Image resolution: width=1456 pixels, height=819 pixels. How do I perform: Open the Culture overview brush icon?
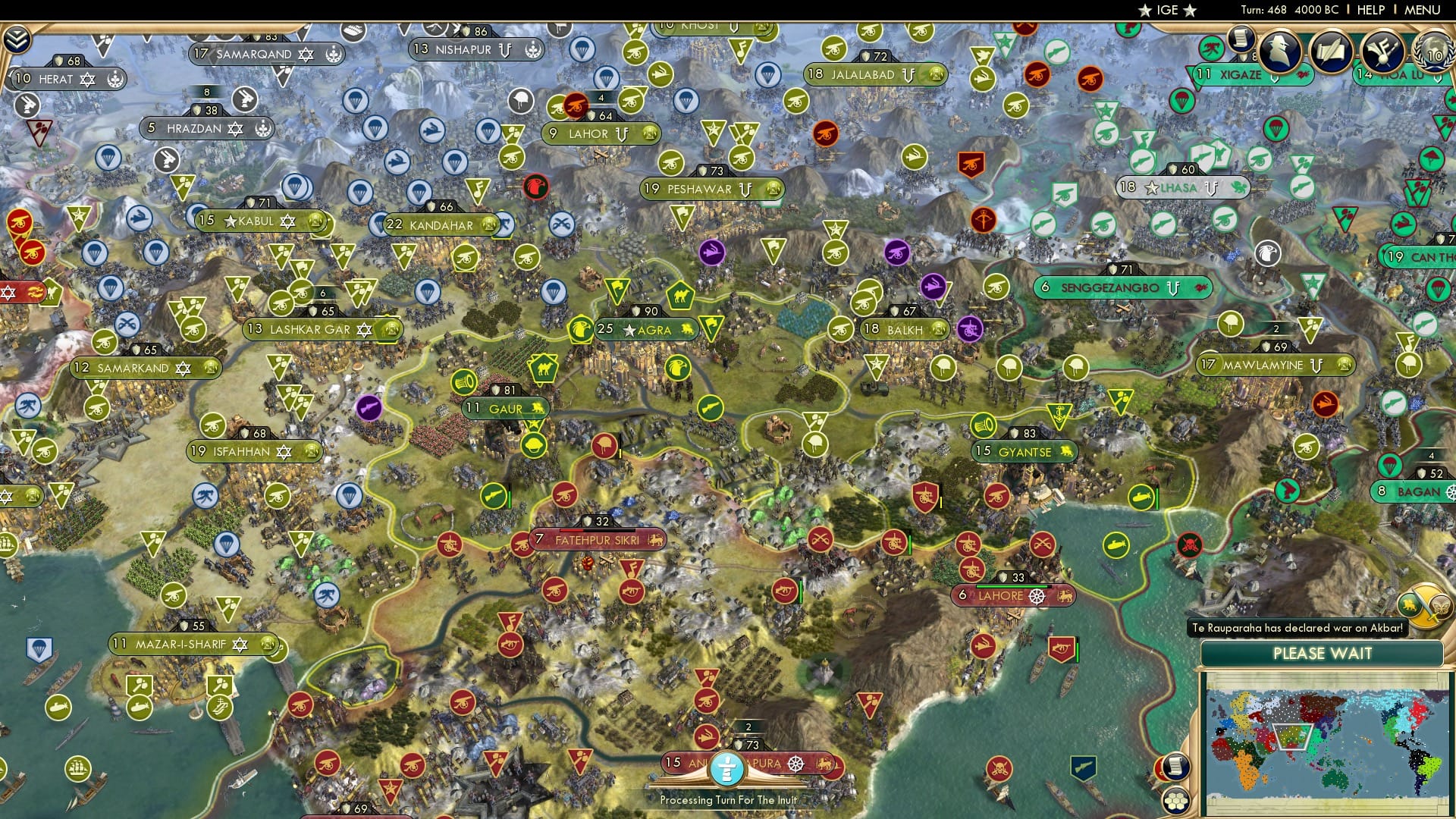1383,52
